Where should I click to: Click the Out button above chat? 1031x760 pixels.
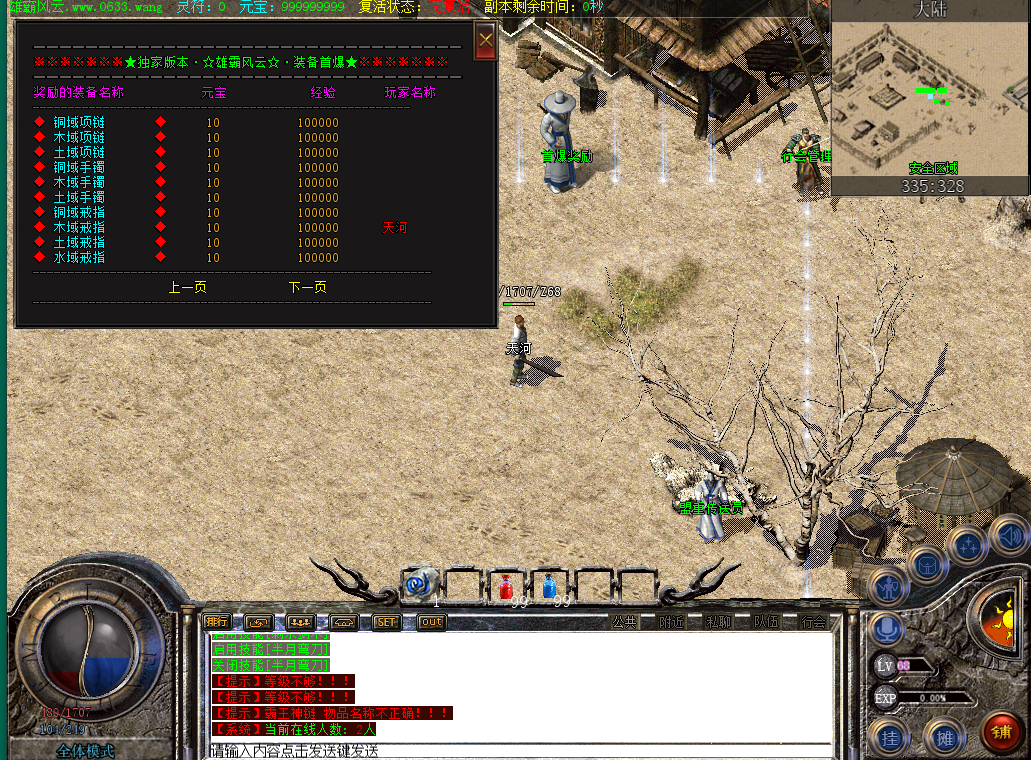(x=431, y=622)
